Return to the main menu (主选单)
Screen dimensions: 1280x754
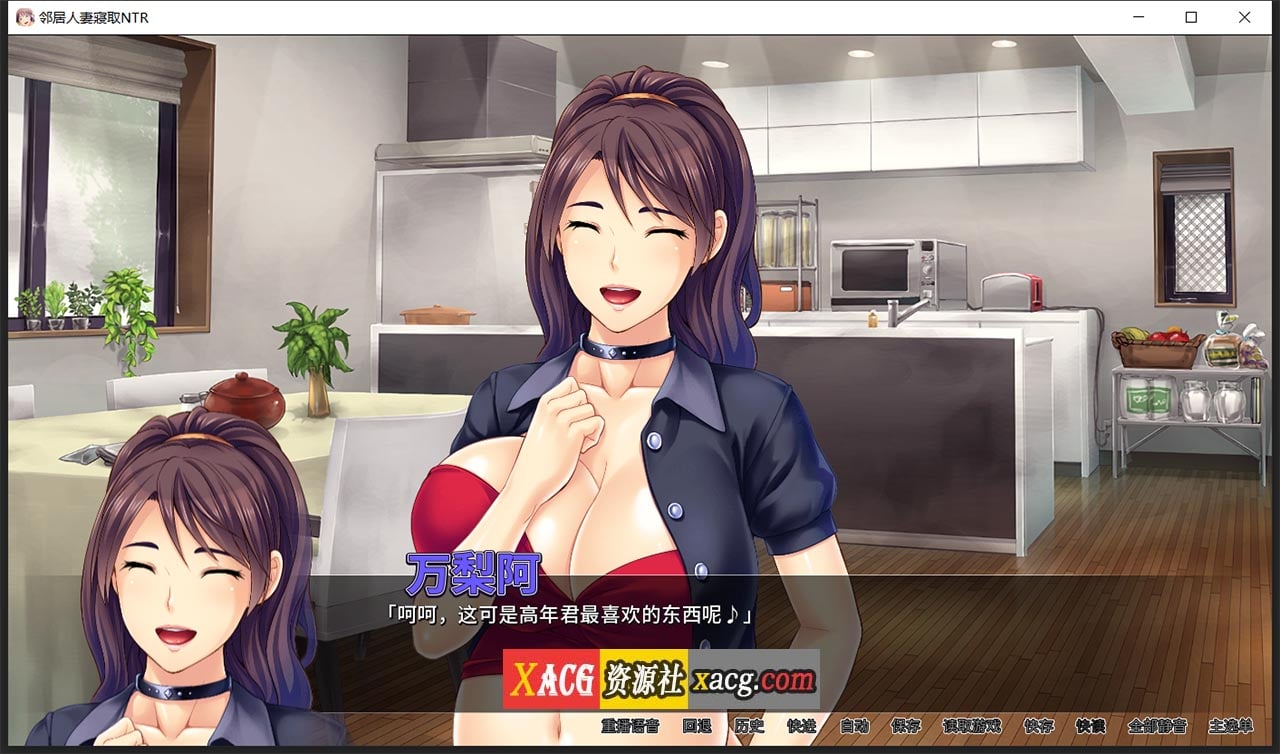click(1230, 727)
